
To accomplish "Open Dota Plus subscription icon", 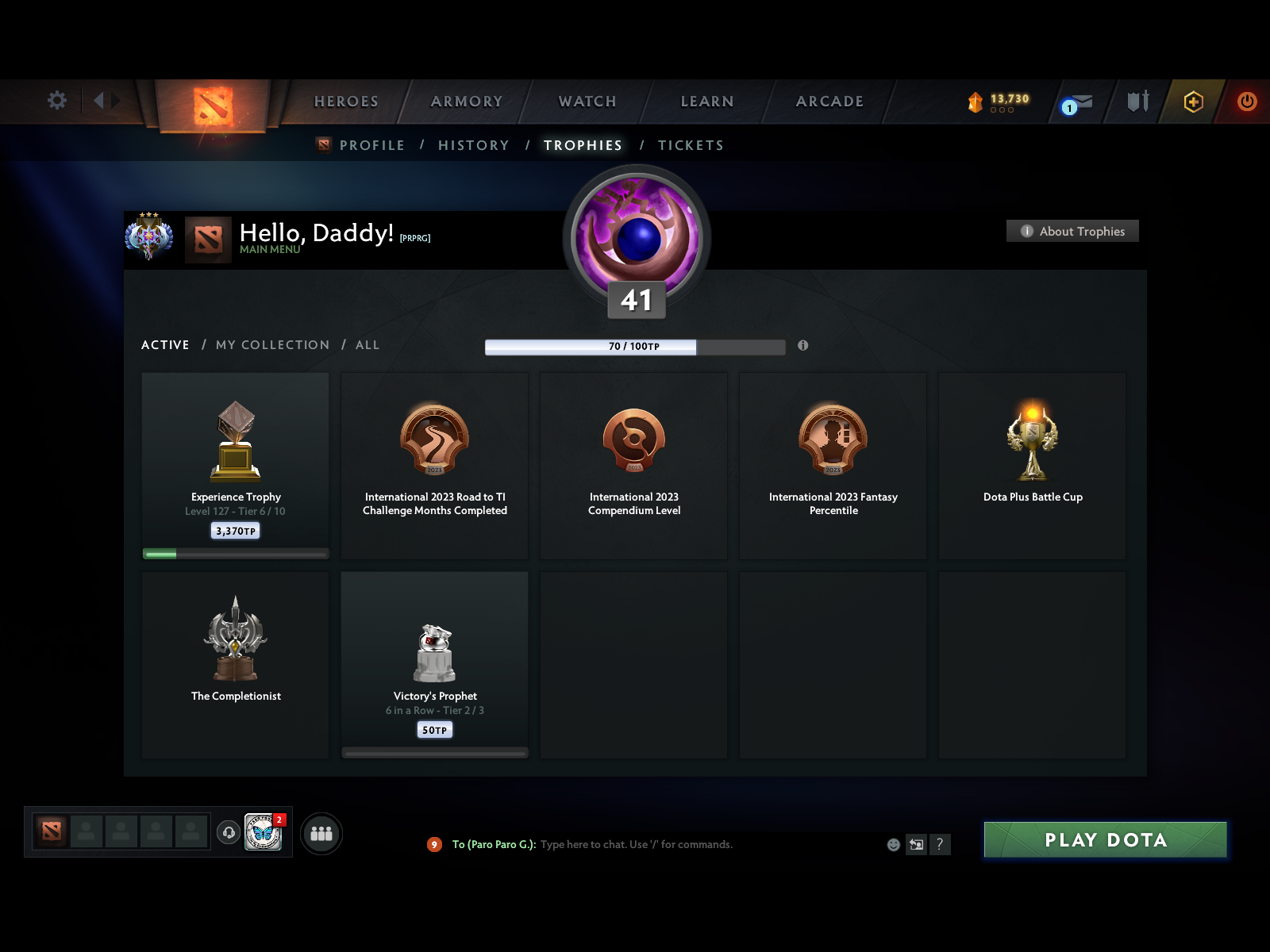I will point(1194,102).
